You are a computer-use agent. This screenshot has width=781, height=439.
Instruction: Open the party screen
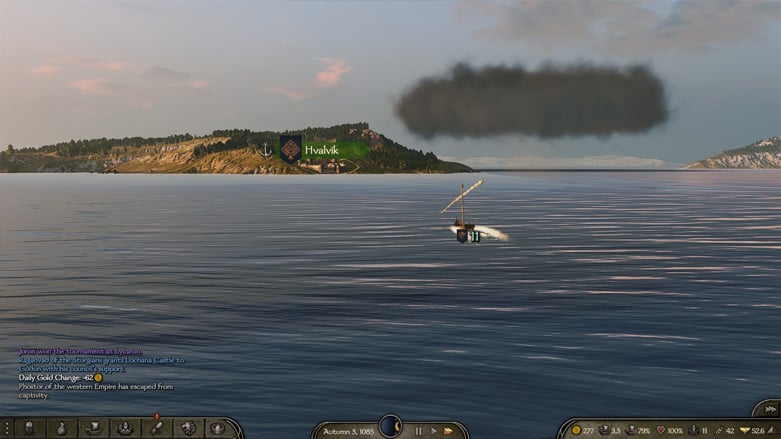124,428
